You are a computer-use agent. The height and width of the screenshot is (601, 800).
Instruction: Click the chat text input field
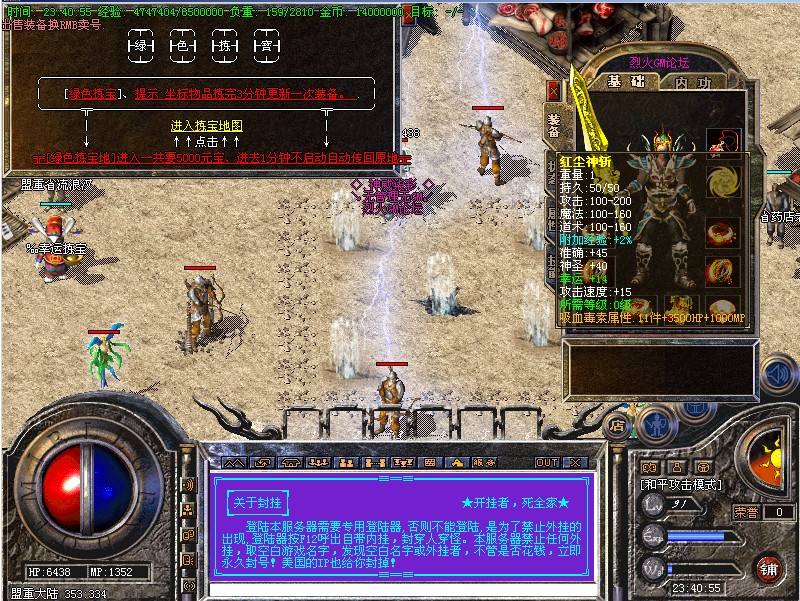click(400, 591)
